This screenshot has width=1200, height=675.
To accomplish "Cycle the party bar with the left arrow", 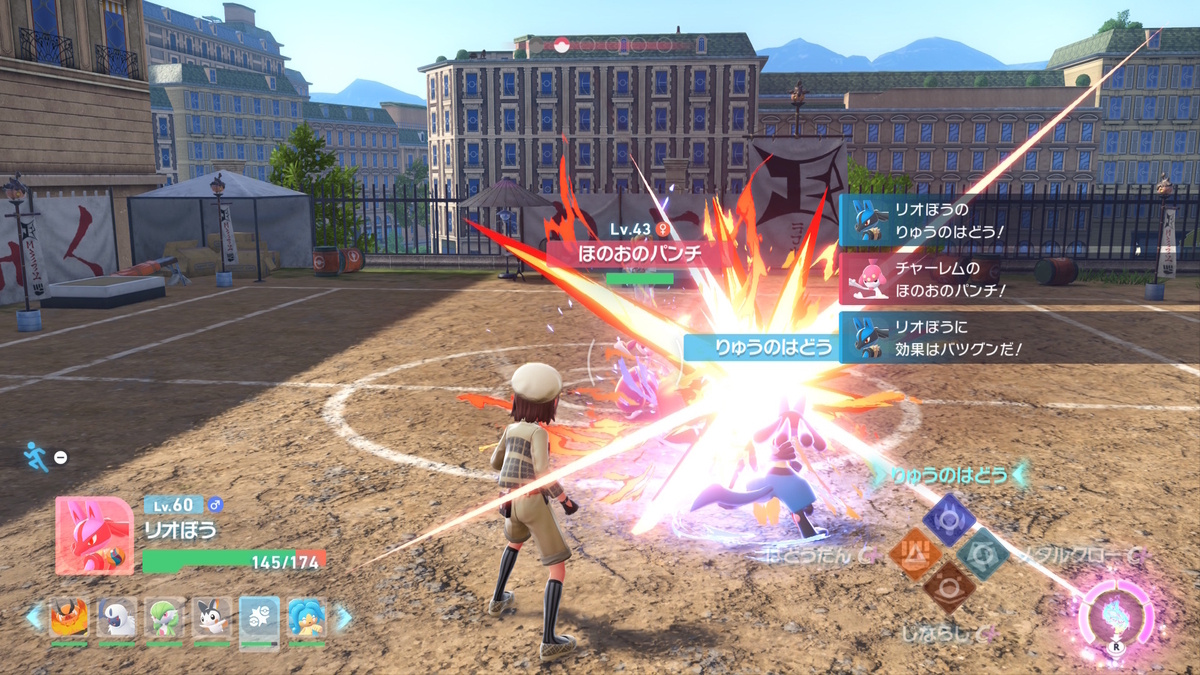I will coord(35,618).
